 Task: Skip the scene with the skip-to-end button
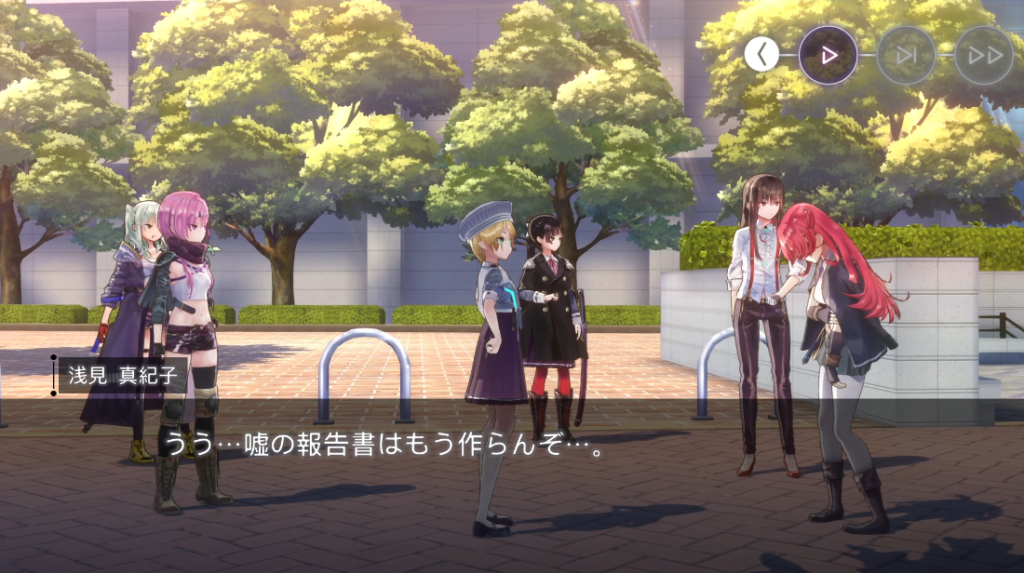tap(906, 55)
